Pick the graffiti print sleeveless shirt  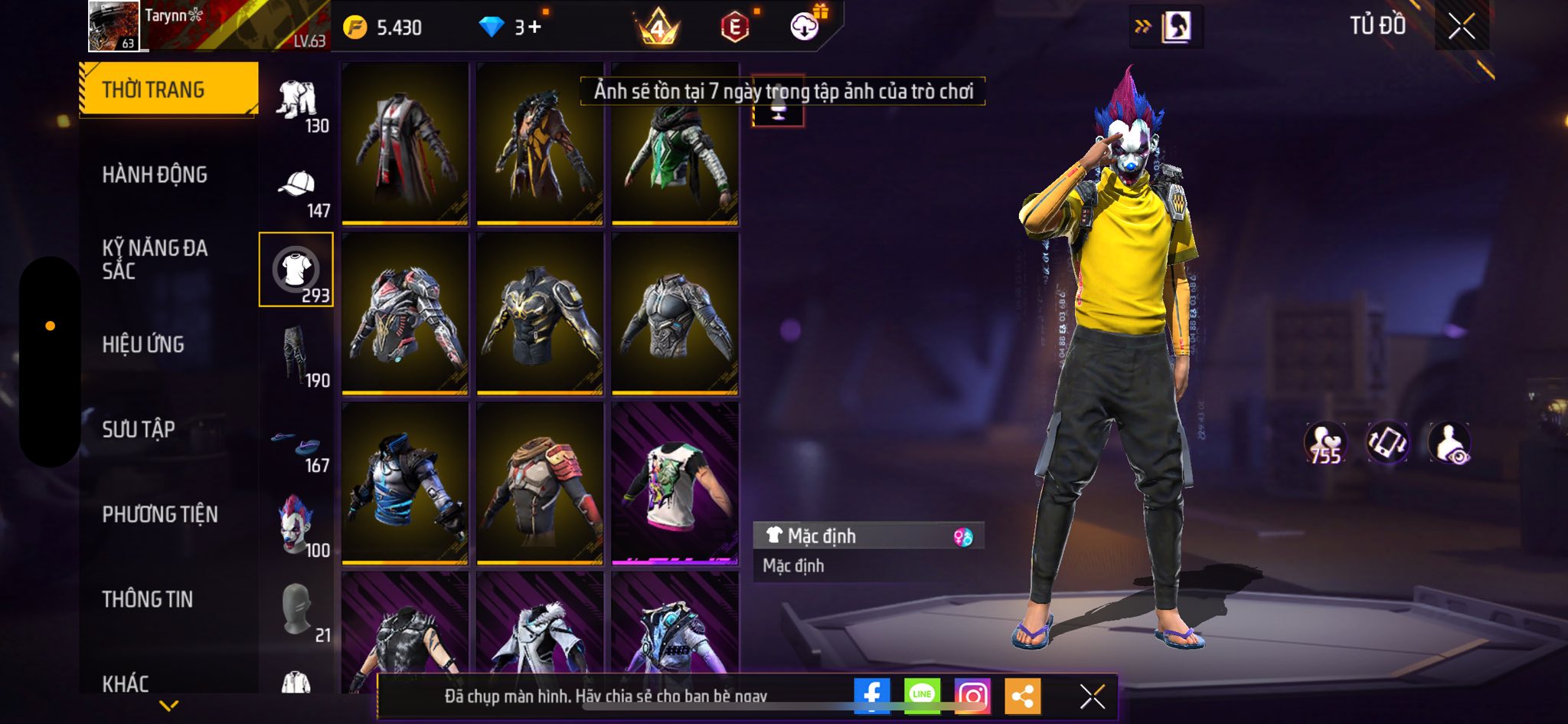[675, 483]
